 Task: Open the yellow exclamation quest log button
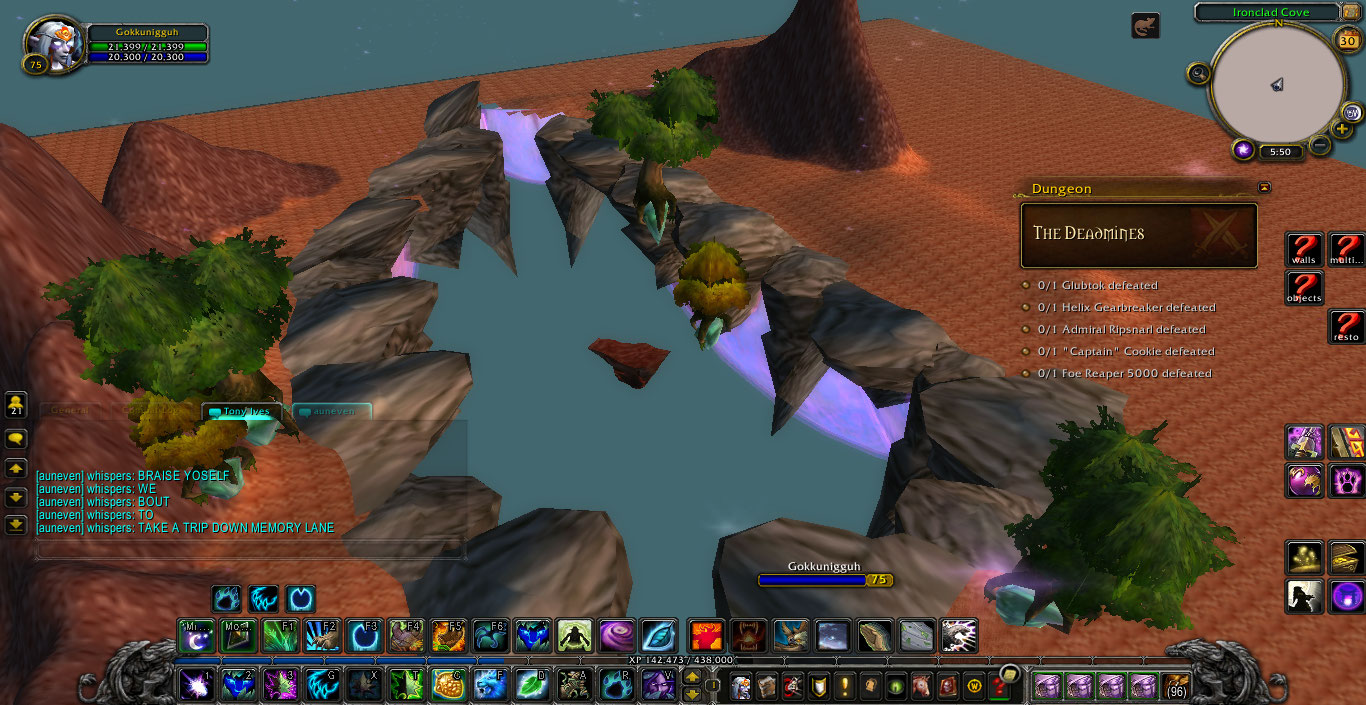coord(844,686)
